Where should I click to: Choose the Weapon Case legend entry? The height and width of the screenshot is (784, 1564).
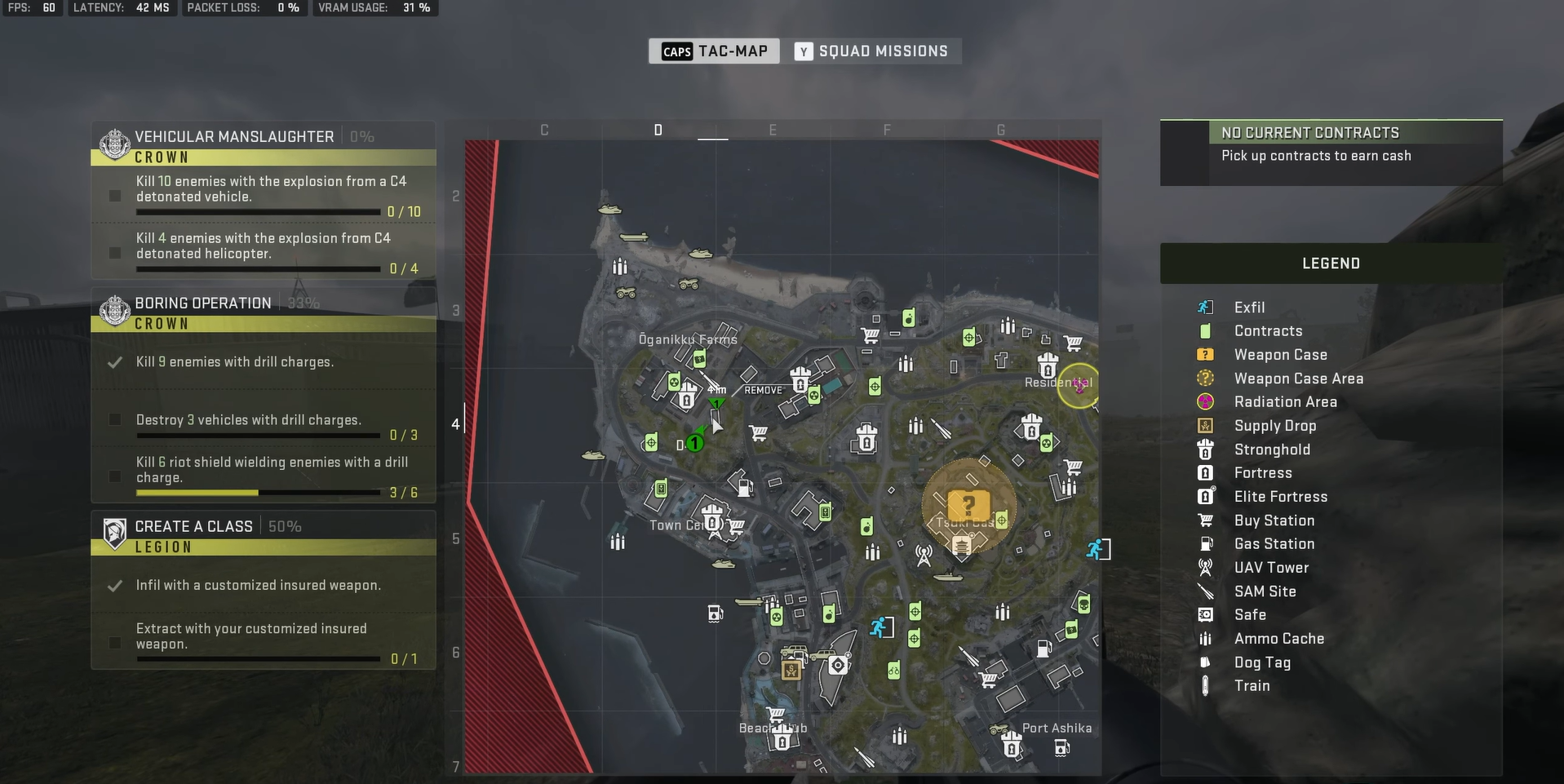(x=1280, y=355)
